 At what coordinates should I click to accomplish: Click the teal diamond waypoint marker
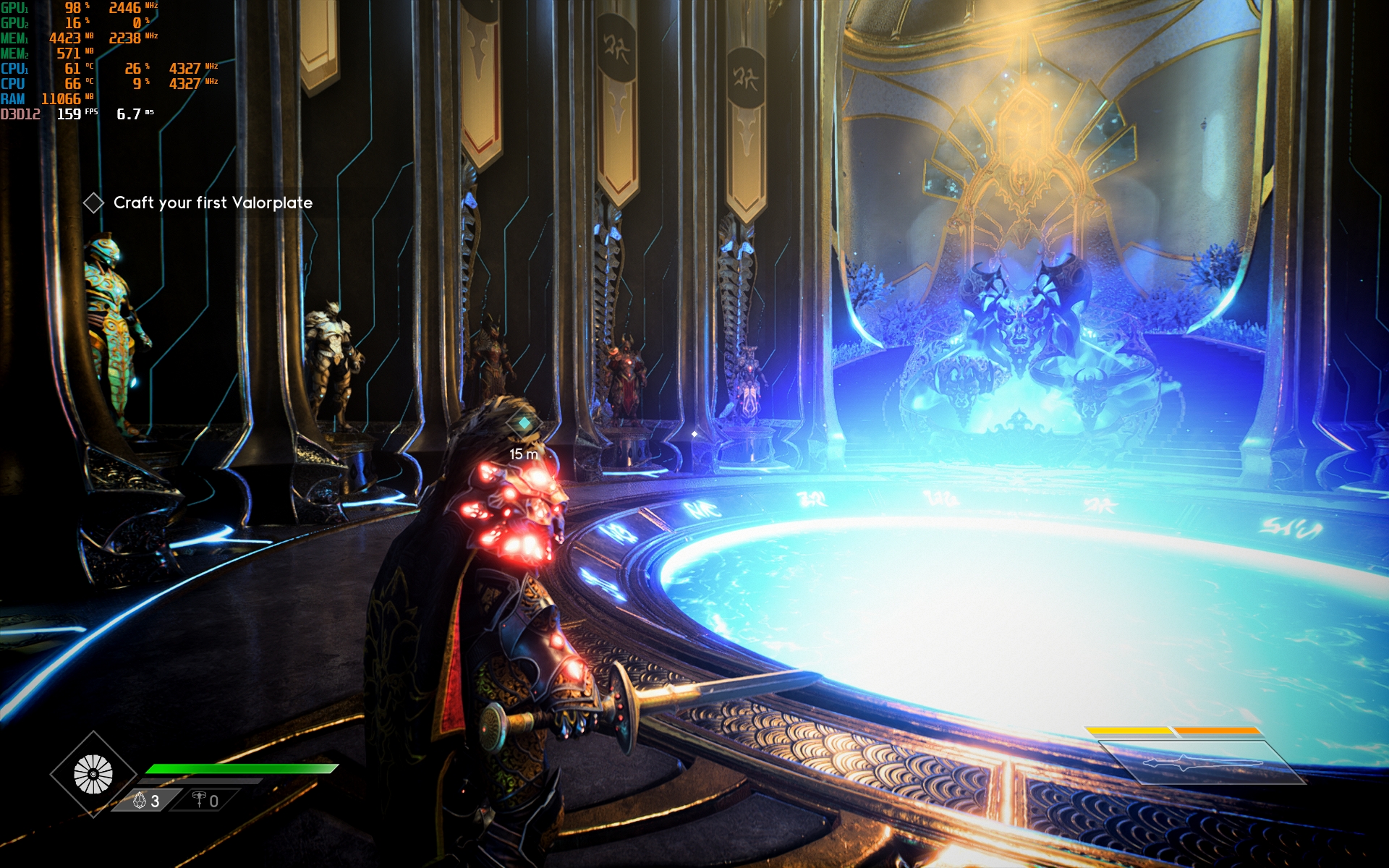(524, 423)
